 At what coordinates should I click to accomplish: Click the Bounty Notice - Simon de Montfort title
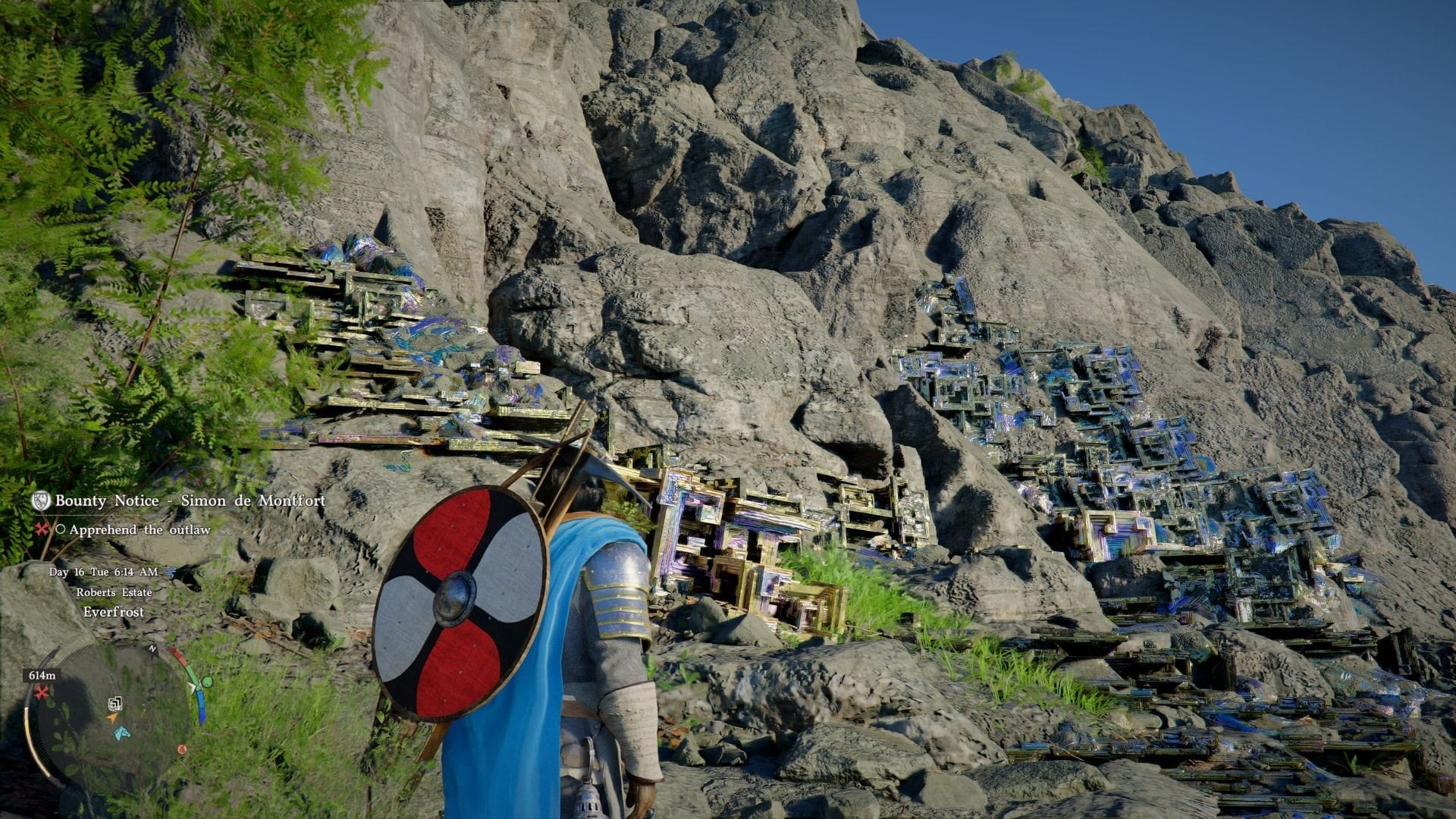pyautogui.click(x=190, y=501)
